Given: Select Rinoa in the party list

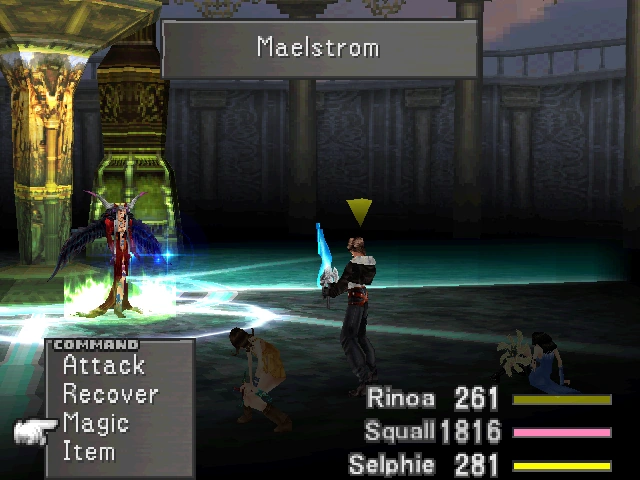Looking at the screenshot, I should click(x=402, y=399).
